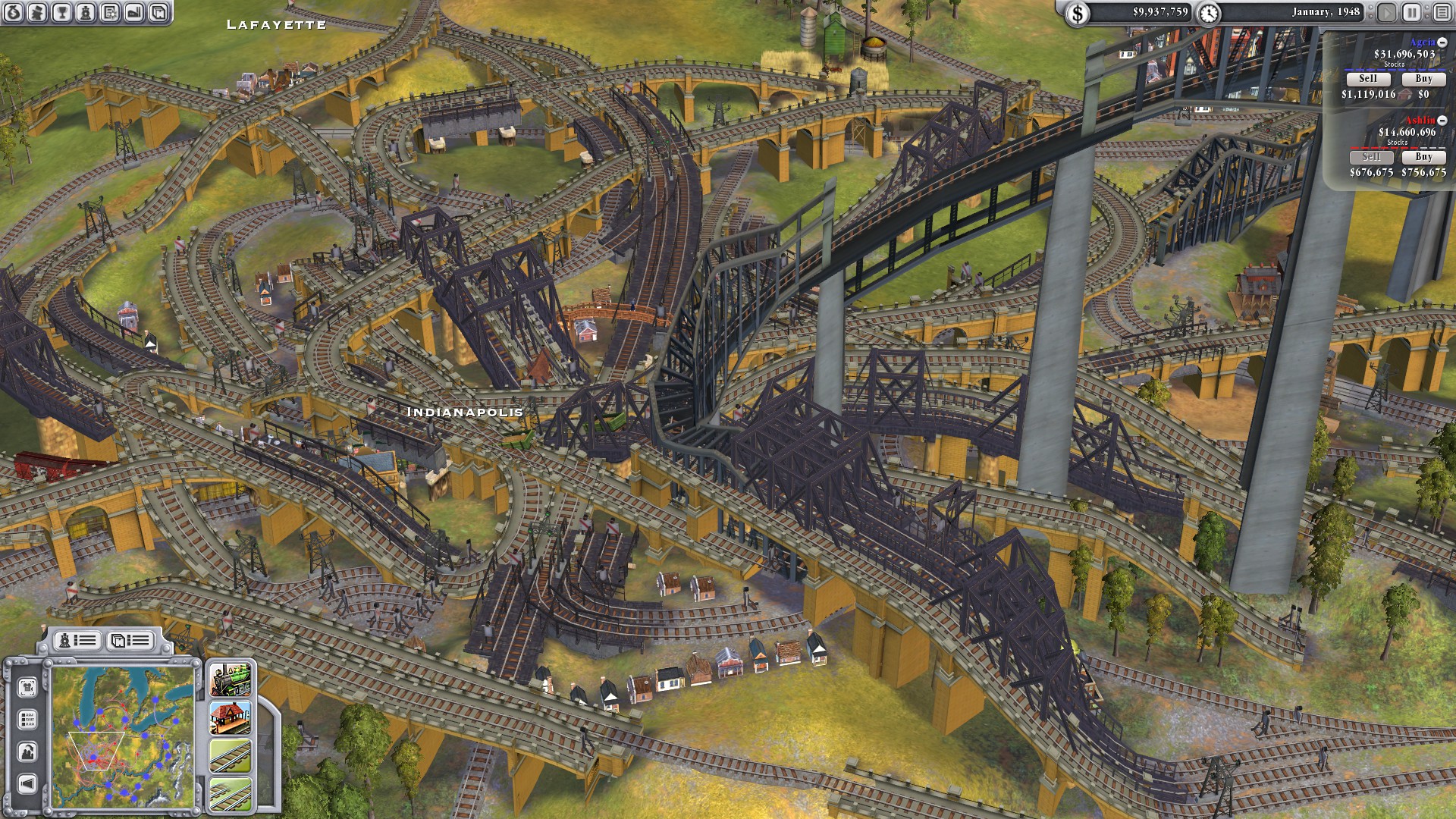Screen dimensions: 1456x819
Task: Buy Ageia stock for $0
Action: 1424,78
